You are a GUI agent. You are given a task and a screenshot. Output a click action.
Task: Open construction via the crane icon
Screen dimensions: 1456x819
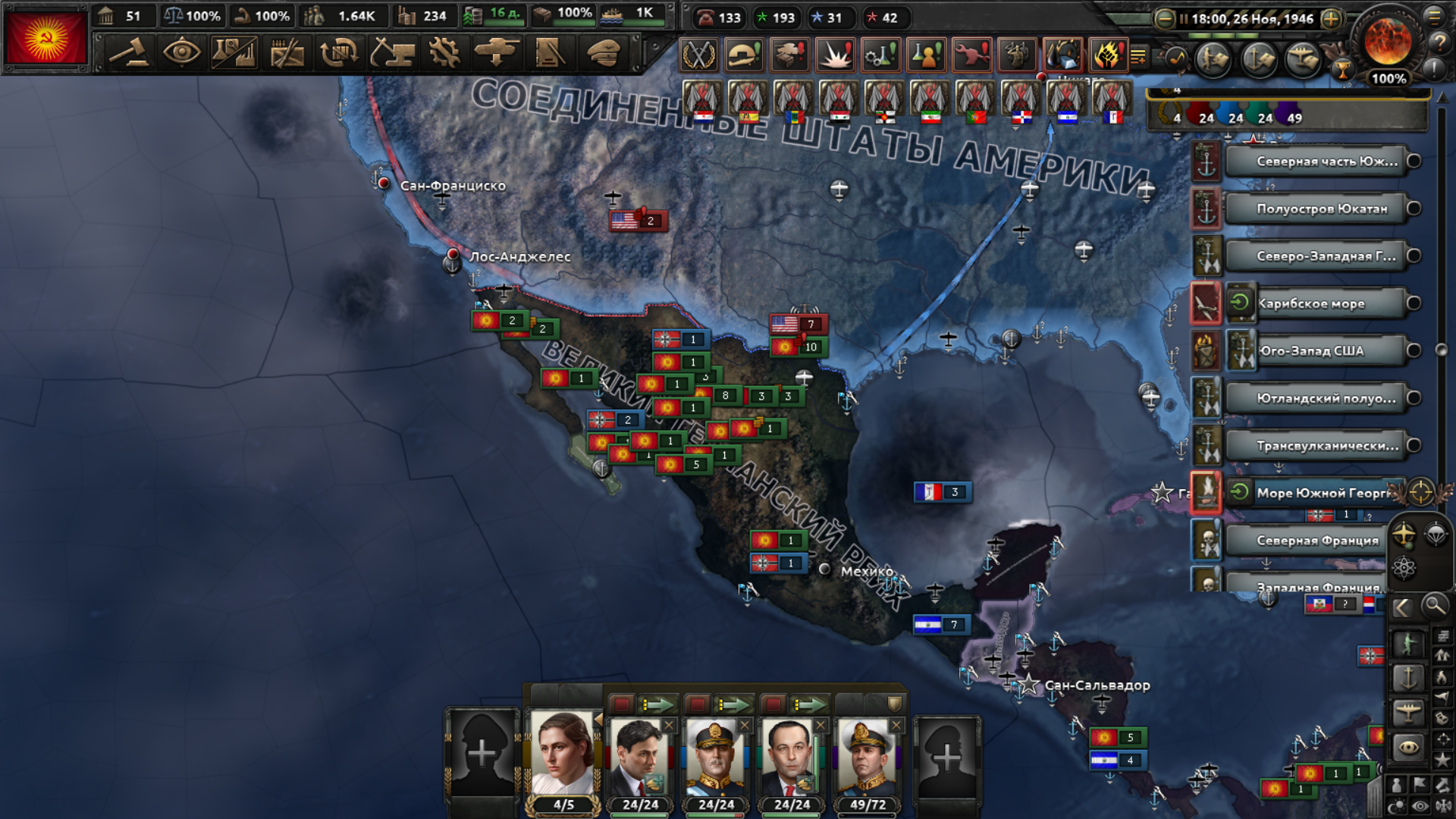(392, 53)
